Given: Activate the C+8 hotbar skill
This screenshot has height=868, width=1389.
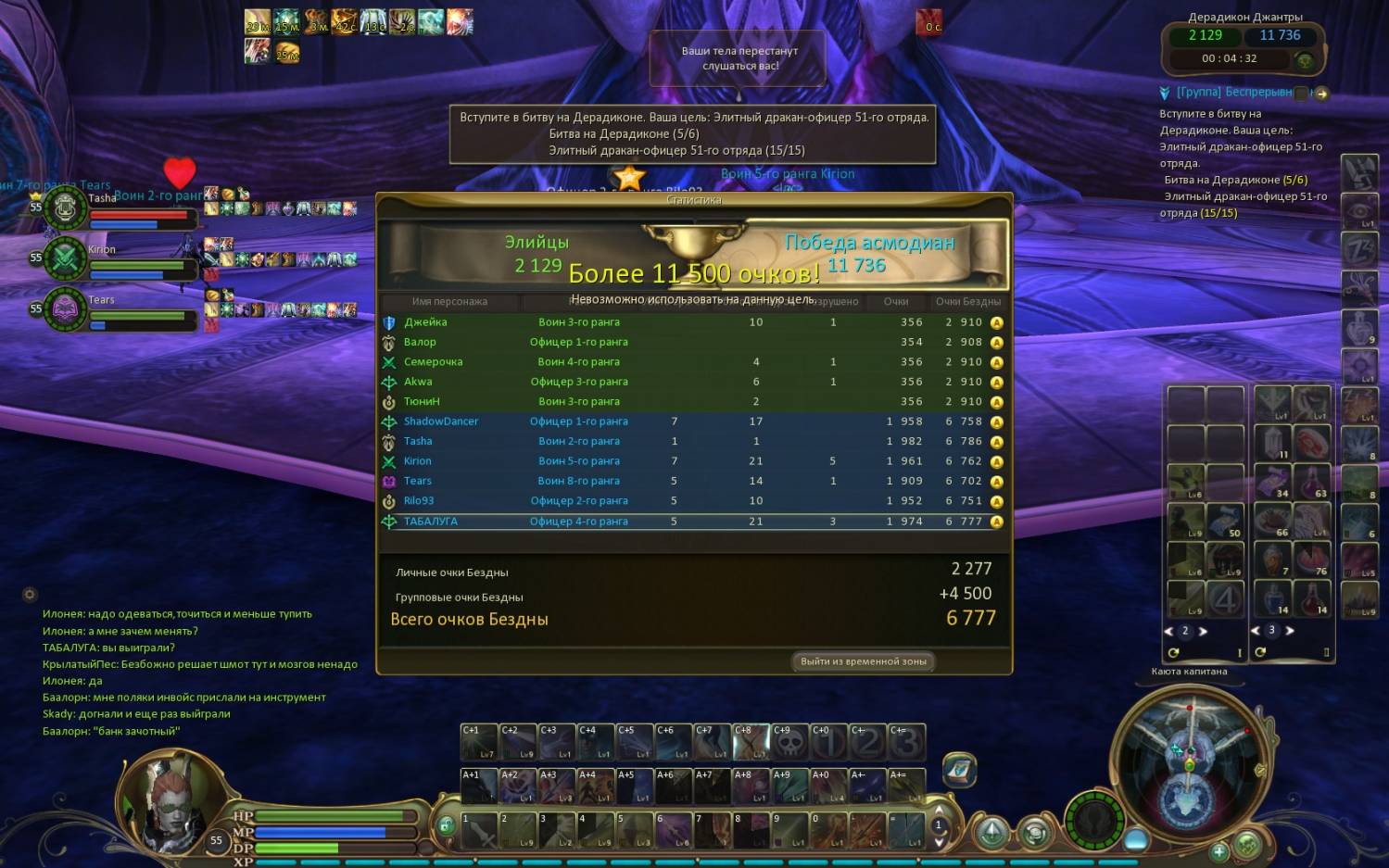Looking at the screenshot, I should 751,742.
